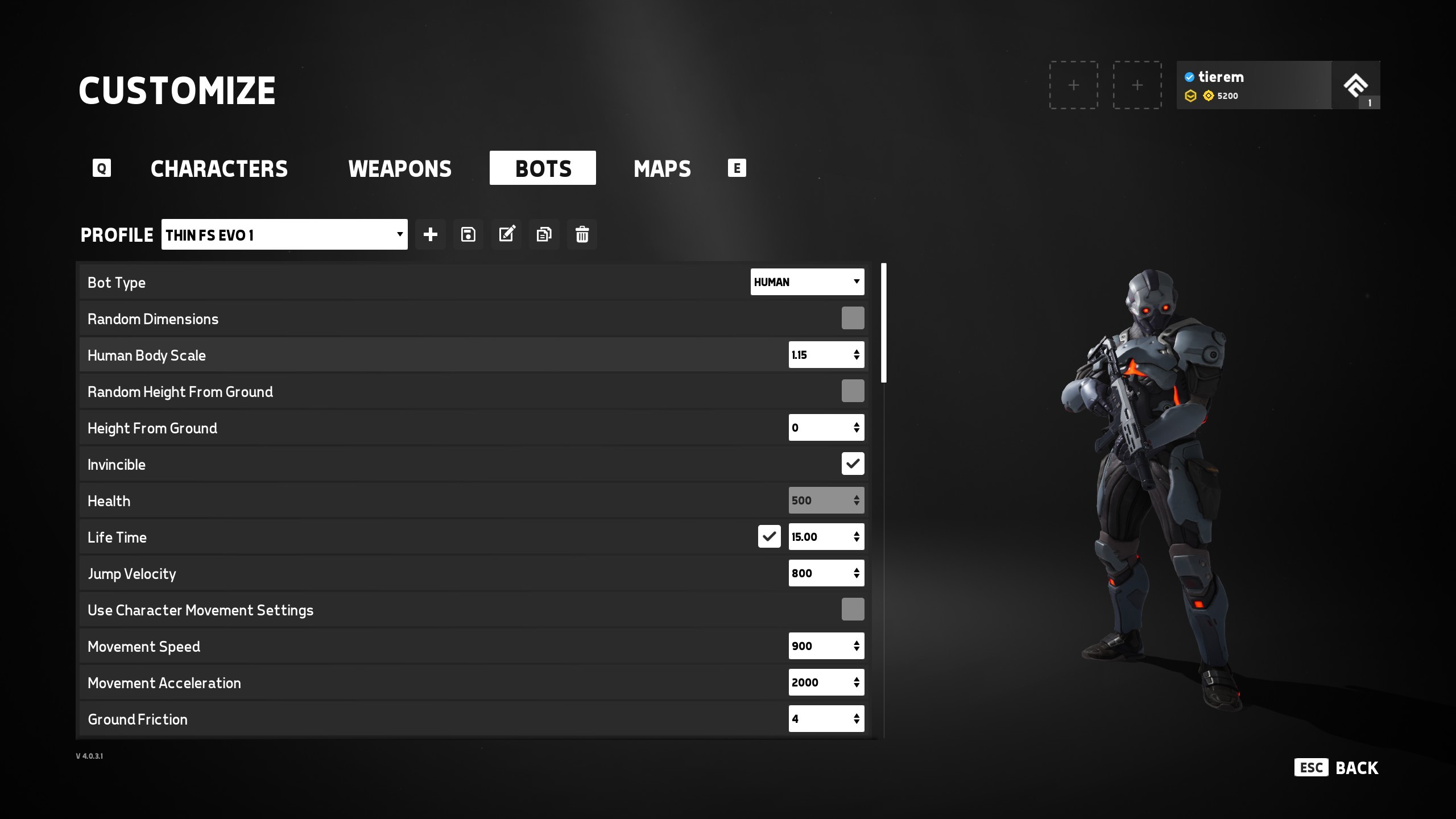Enable Random Dimensions for bots
This screenshot has width=1456, height=819.
pos(853,318)
